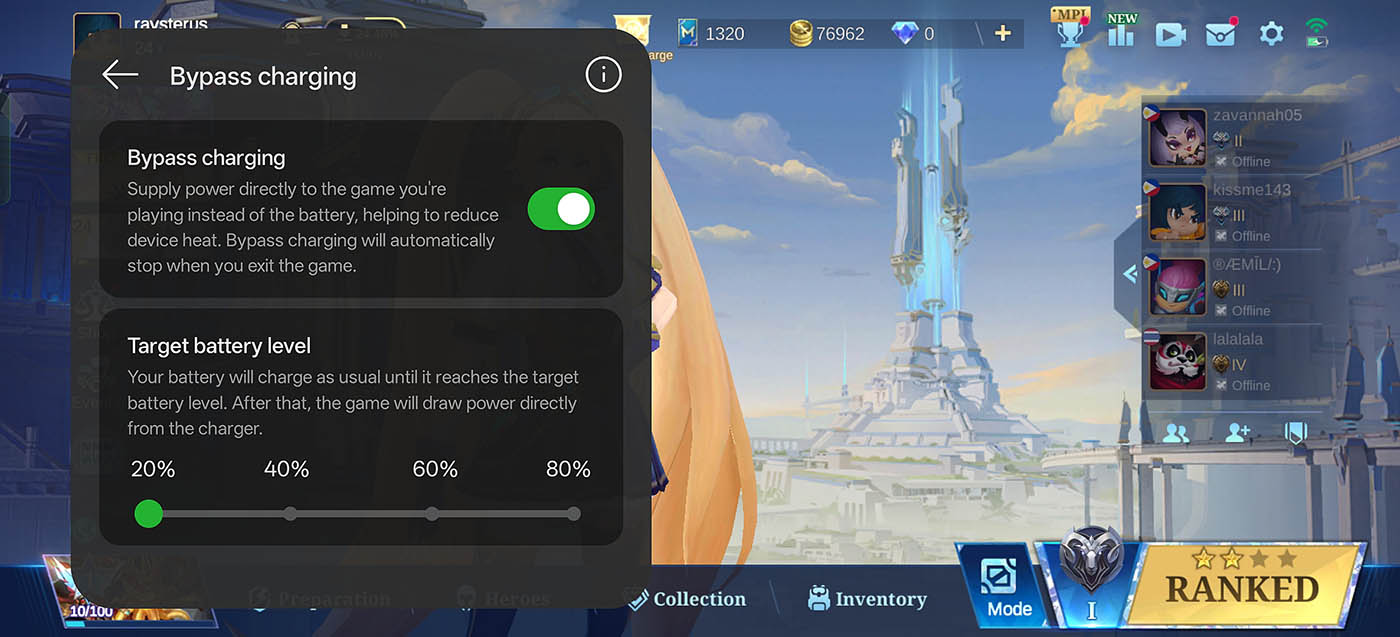Open the MPL trophy event icon
The width and height of the screenshot is (1400, 637).
pos(1070,30)
